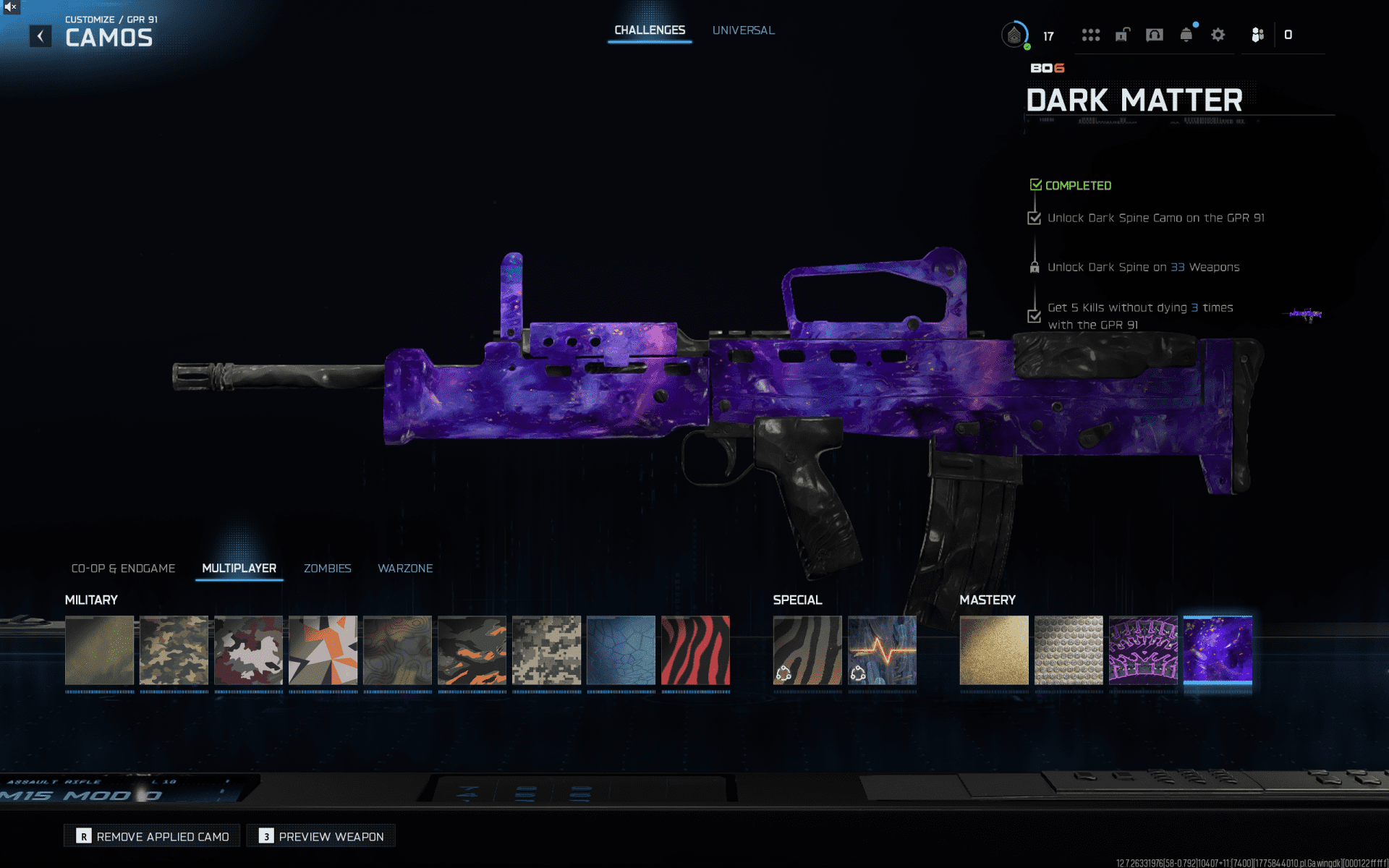Image resolution: width=1389 pixels, height=868 pixels.
Task: Select the Co-Op & Endgame category
Action: tap(123, 569)
